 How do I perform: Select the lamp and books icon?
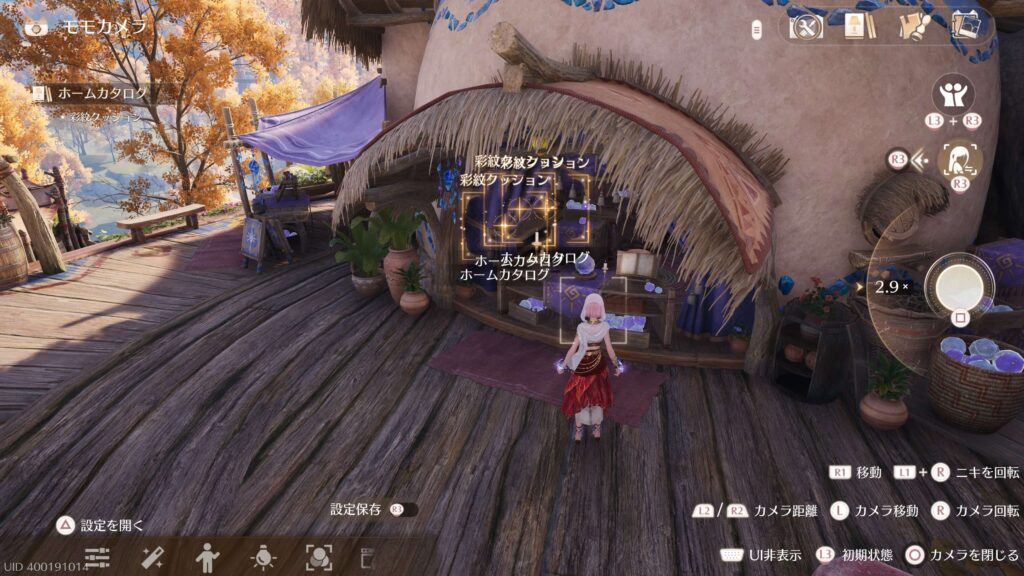click(854, 26)
